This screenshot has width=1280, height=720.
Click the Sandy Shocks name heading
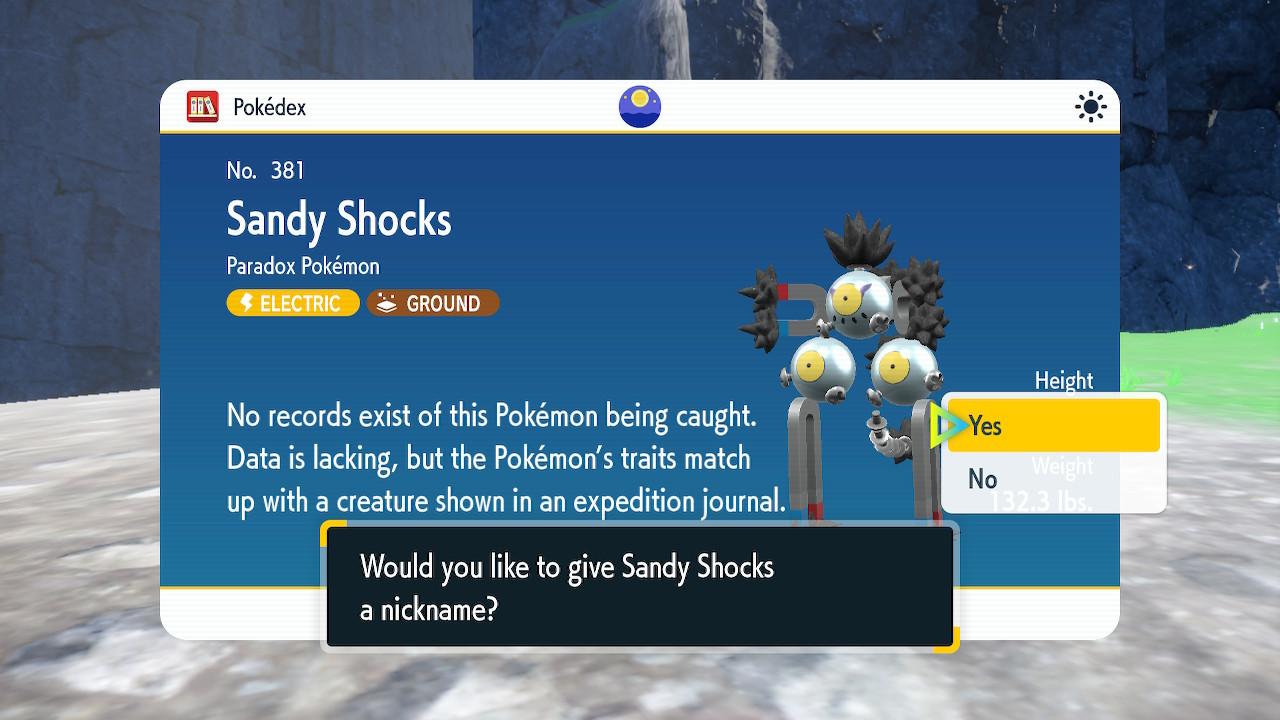(338, 219)
